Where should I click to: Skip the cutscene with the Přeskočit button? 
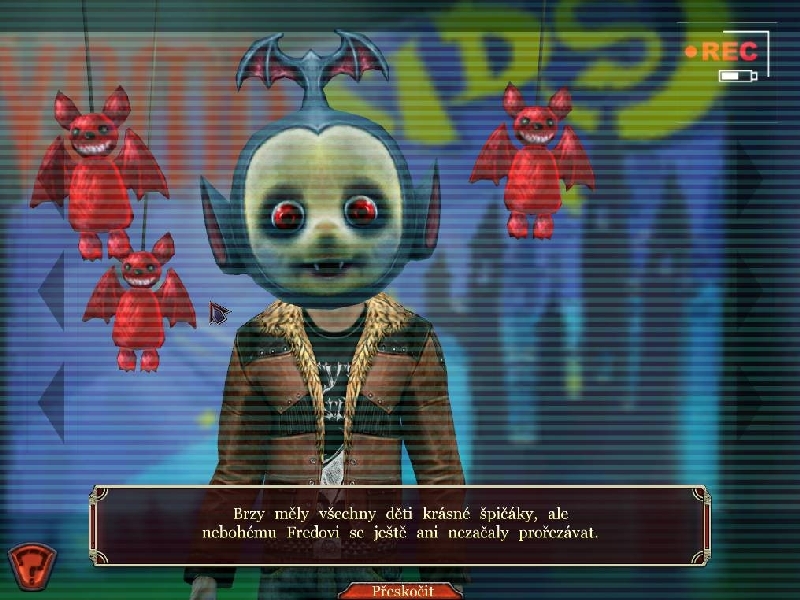coord(400,590)
